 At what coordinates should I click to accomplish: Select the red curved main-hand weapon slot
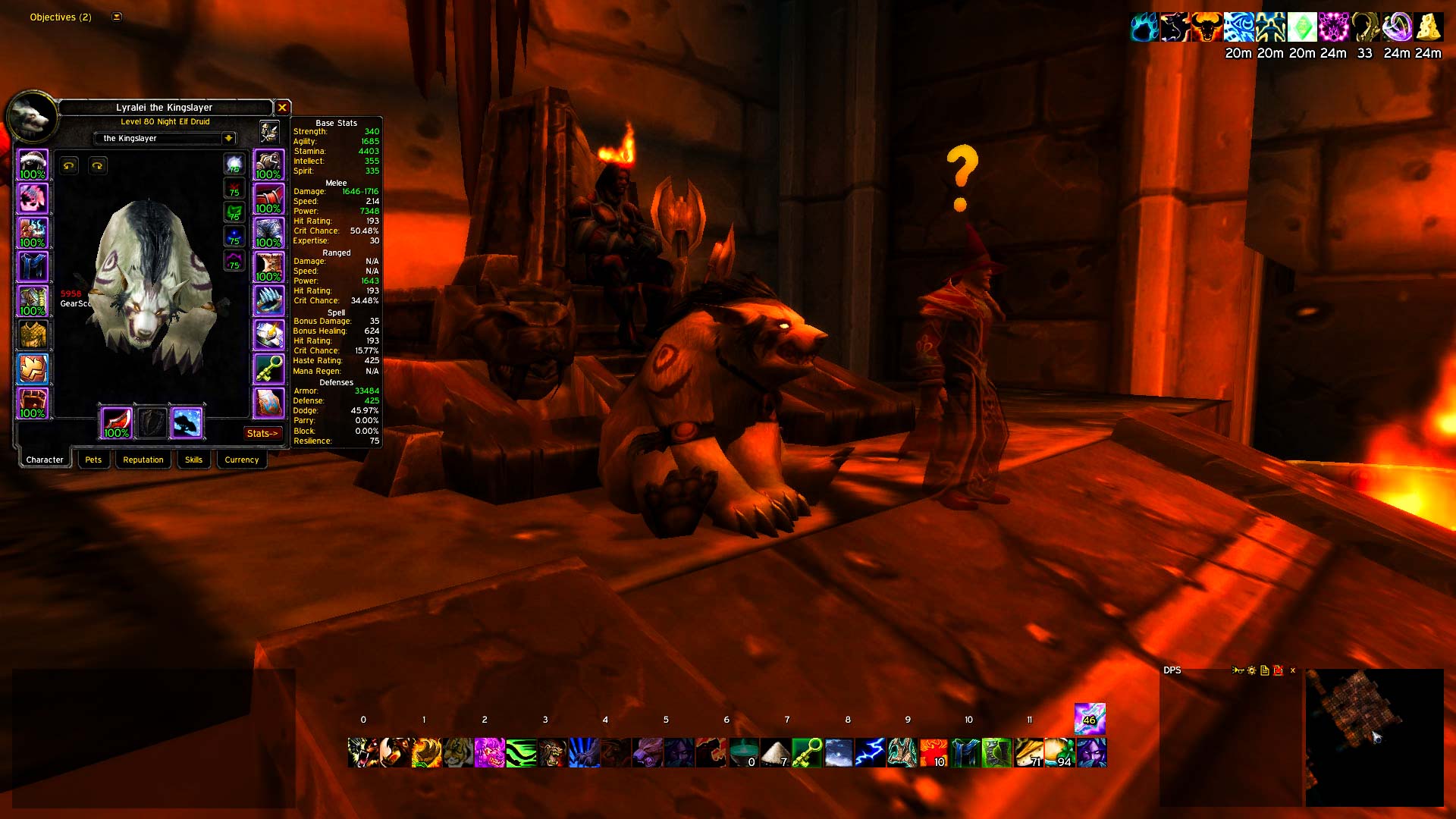pyautogui.click(x=117, y=422)
